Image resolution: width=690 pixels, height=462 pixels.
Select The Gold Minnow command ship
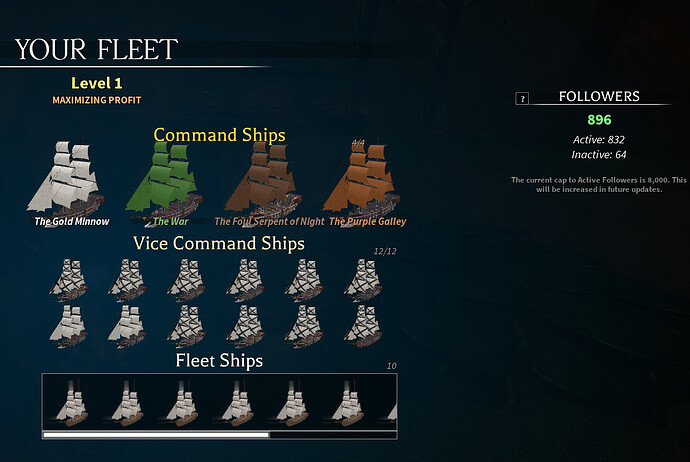tap(71, 180)
